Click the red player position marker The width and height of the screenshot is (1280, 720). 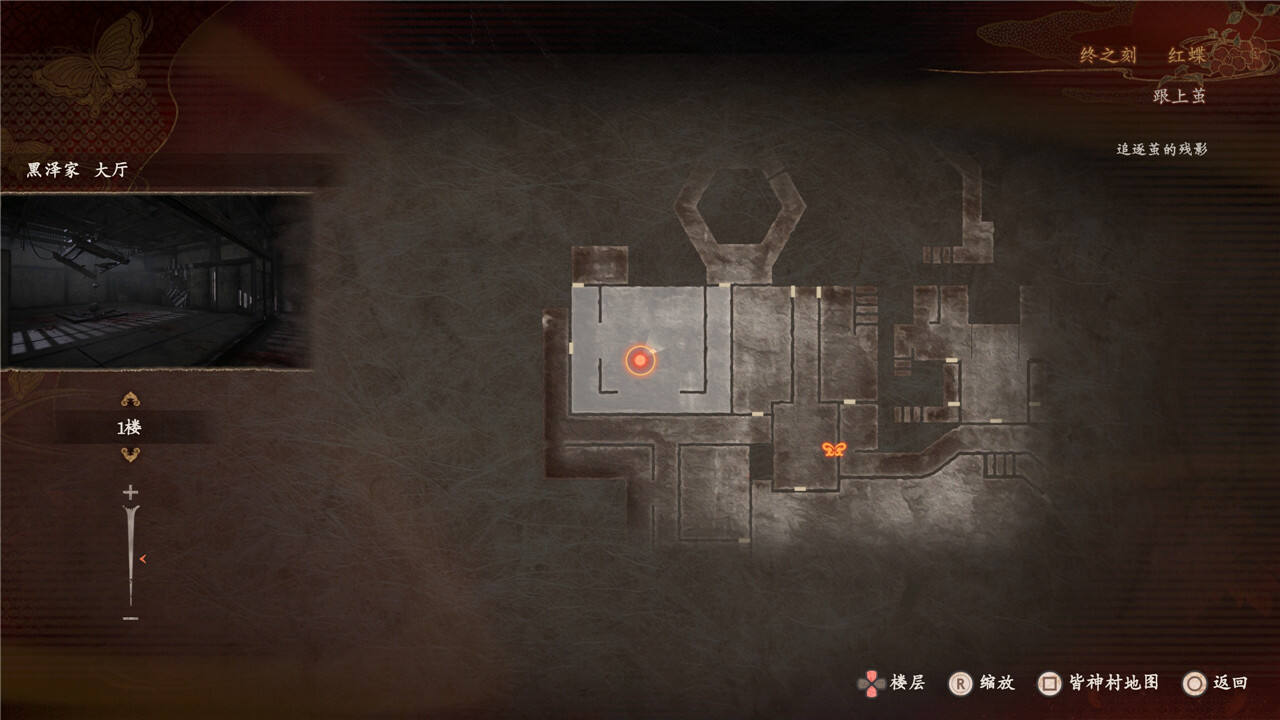coord(640,360)
